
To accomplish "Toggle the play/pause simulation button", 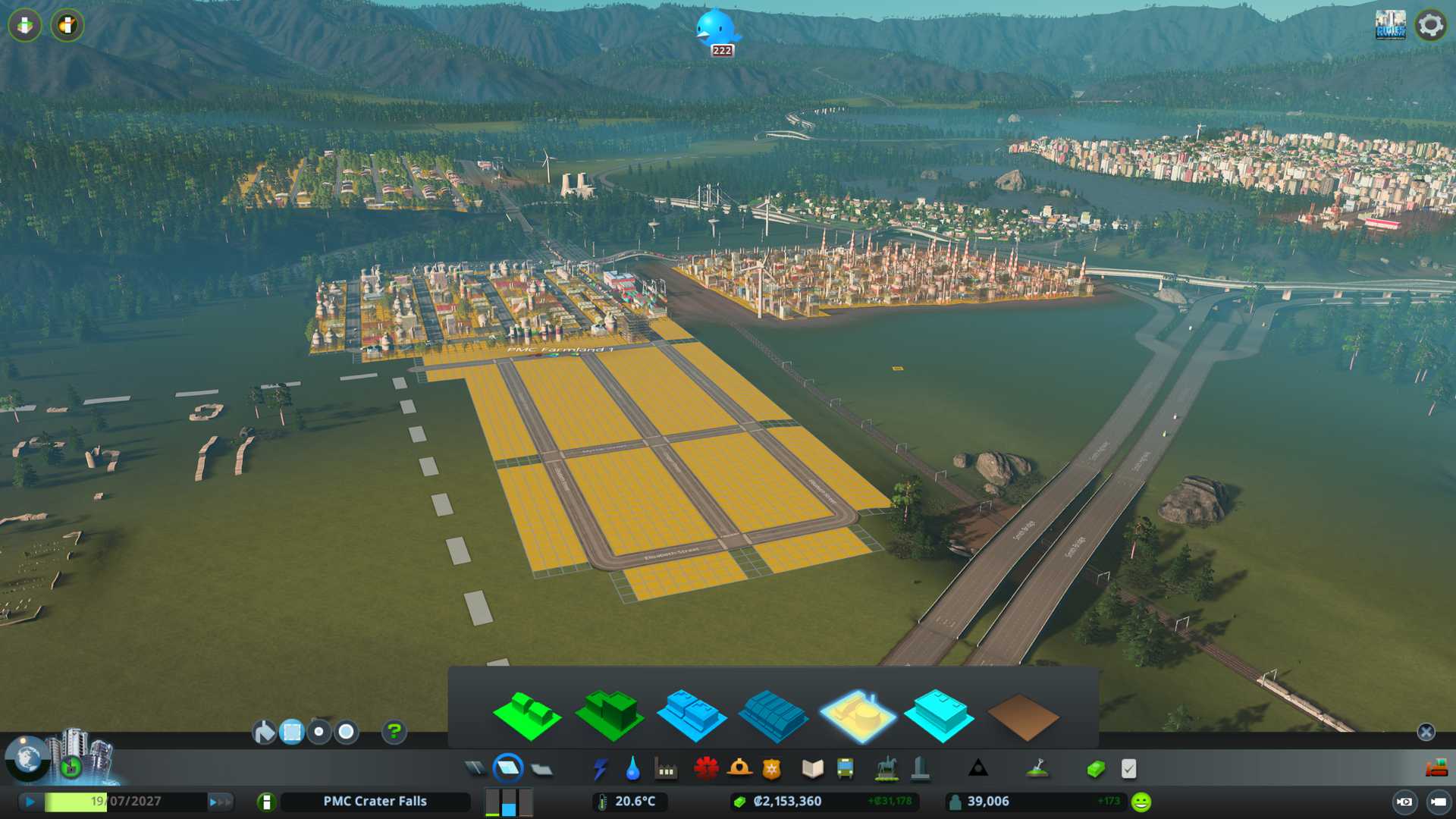I will (30, 802).
